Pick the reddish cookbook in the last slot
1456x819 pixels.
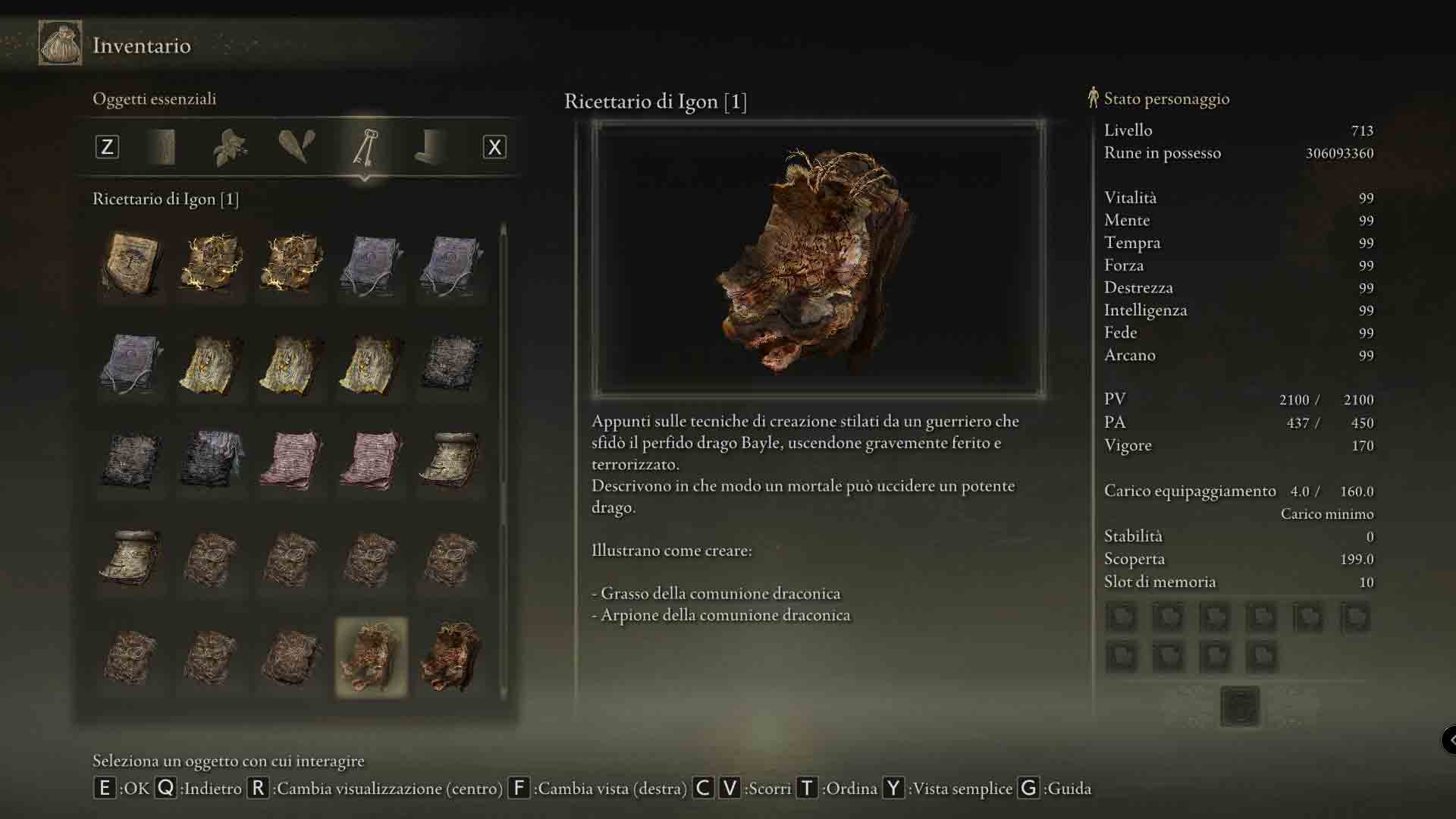[451, 657]
